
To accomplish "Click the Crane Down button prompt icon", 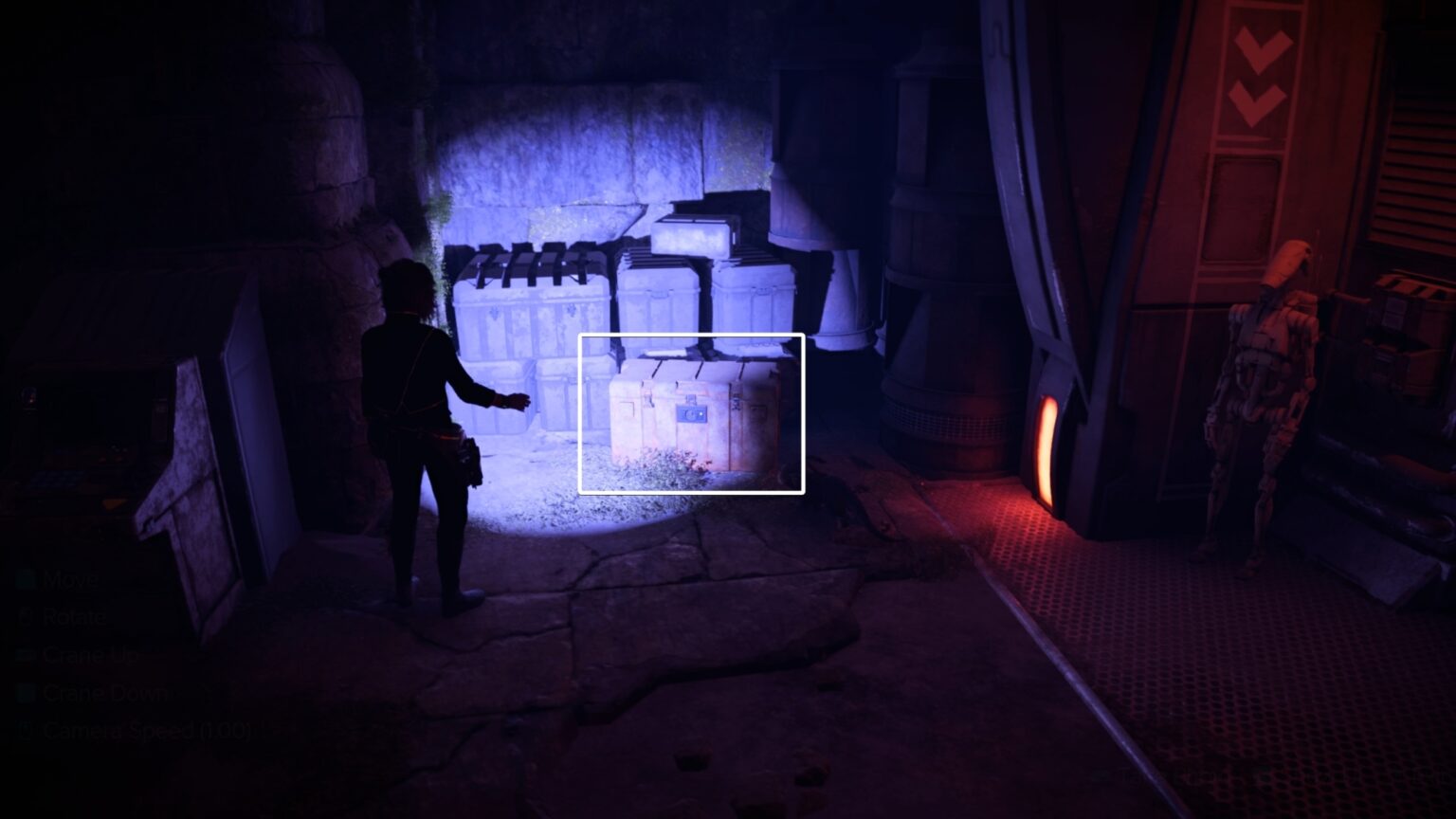I will tap(26, 693).
